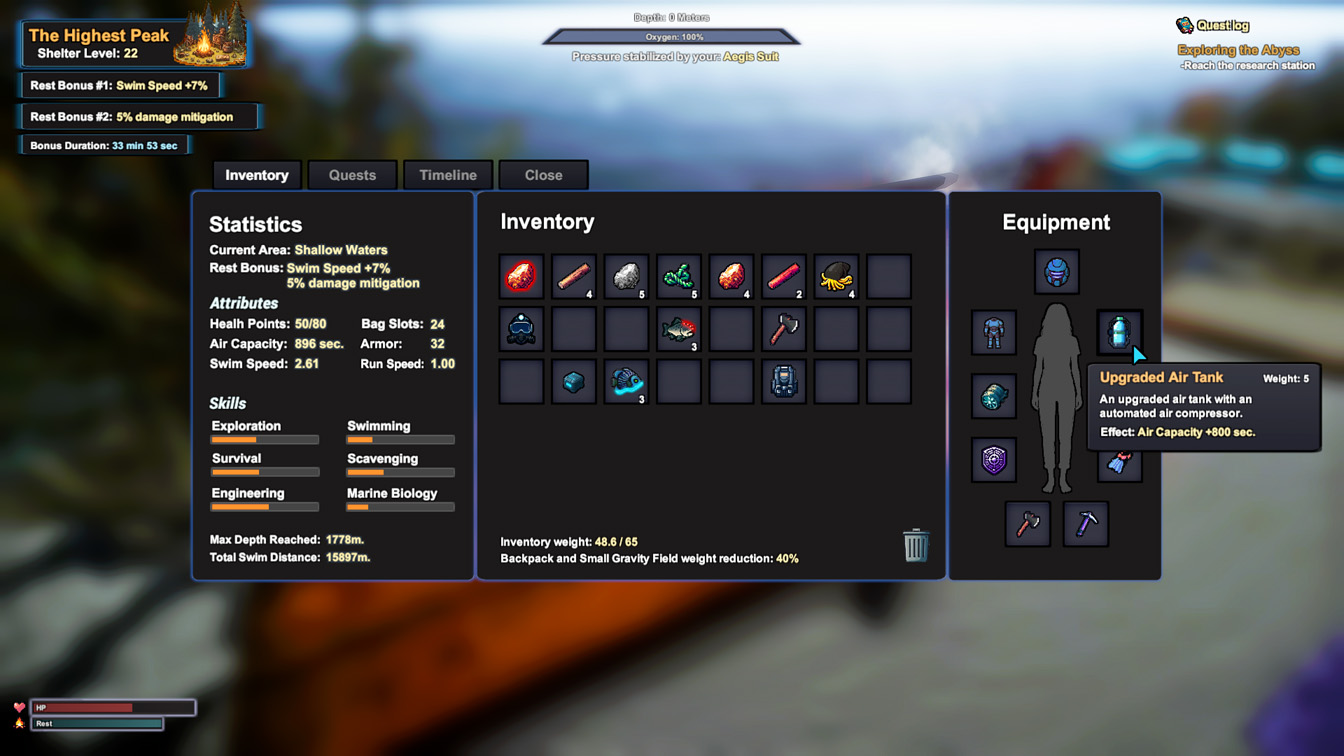The height and width of the screenshot is (756, 1344).
Task: Click the HP bar in the bottom left
Action: coord(112,707)
